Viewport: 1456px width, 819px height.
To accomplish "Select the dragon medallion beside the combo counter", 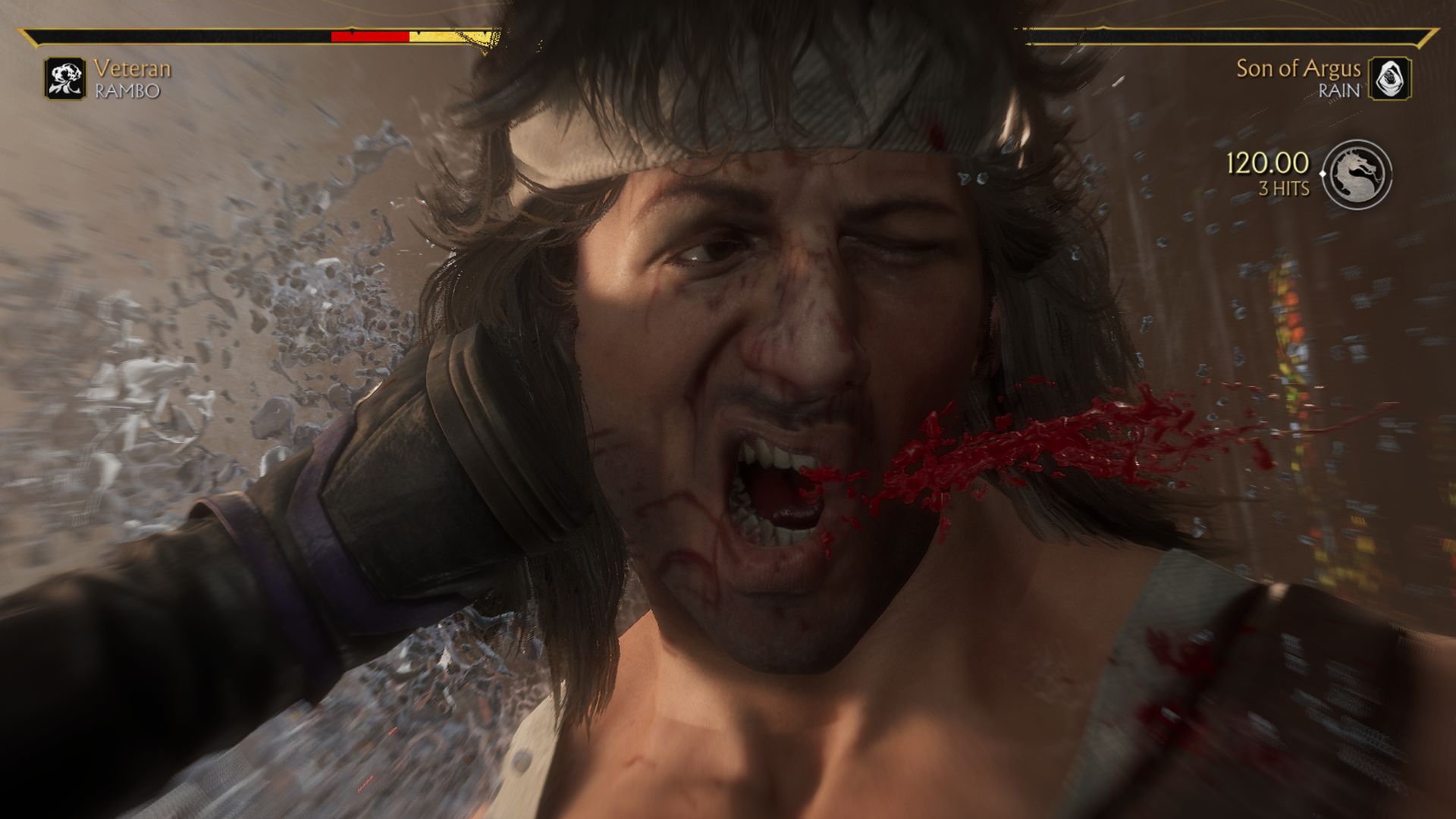I will [x=1357, y=174].
